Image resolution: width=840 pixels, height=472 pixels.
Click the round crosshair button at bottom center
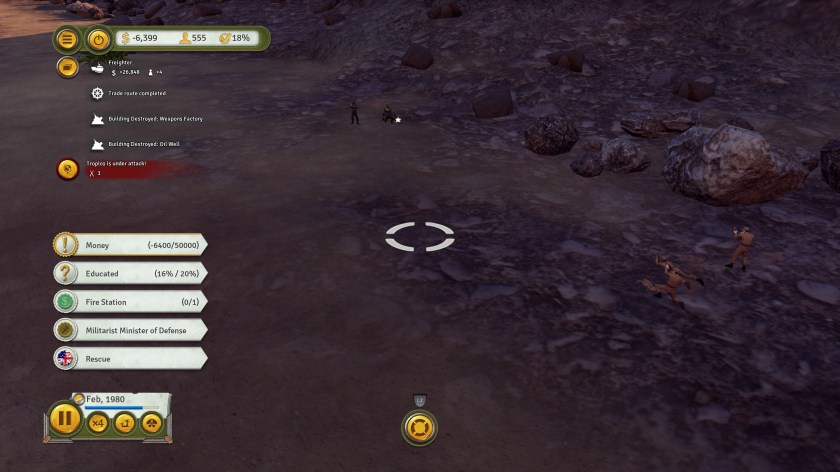pos(420,428)
